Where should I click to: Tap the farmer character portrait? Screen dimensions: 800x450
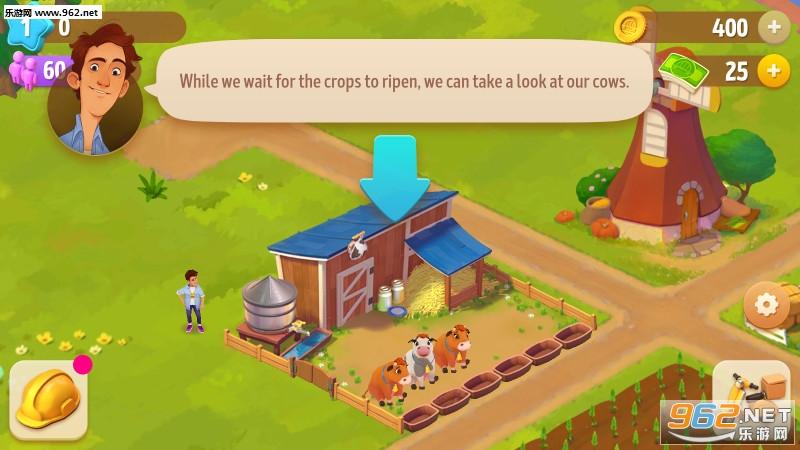95,95
